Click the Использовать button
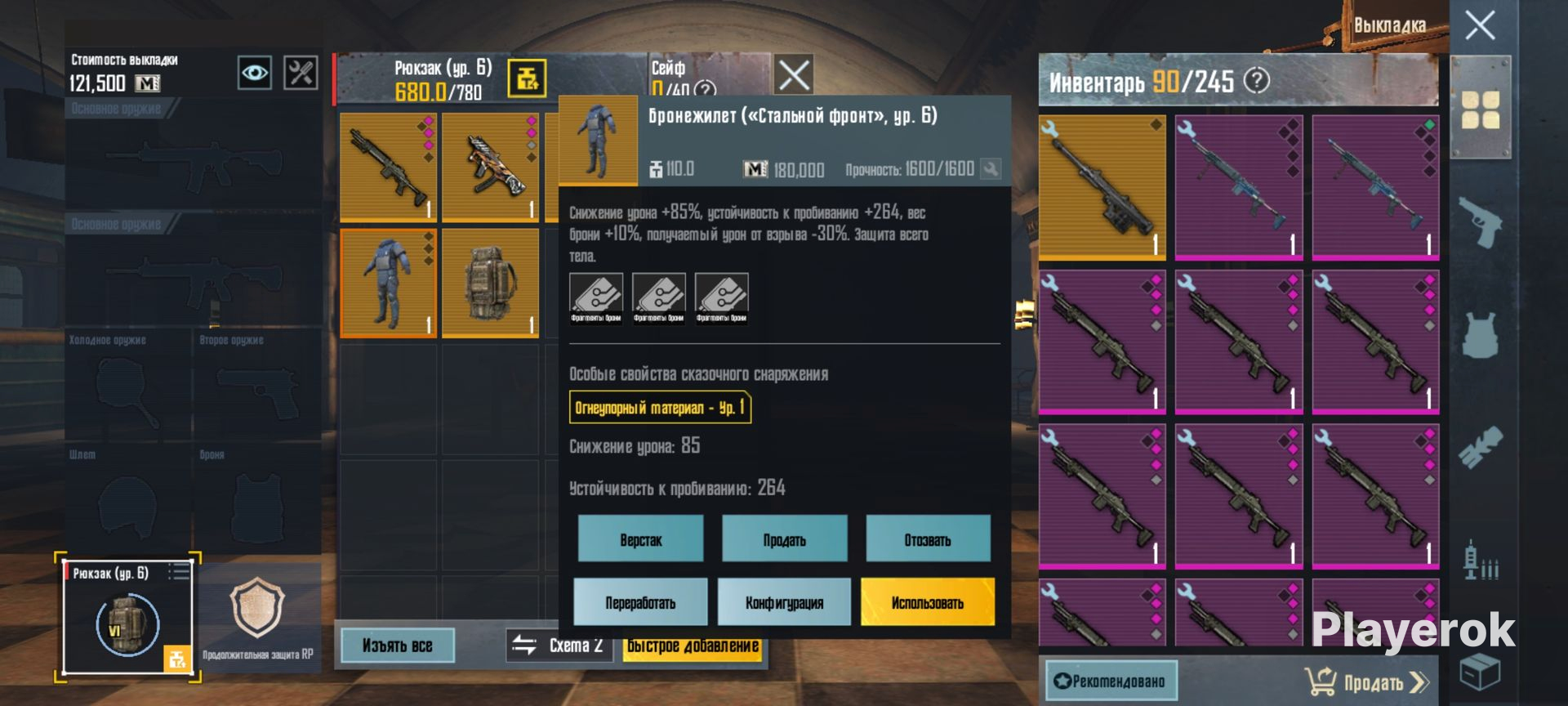 (x=928, y=603)
